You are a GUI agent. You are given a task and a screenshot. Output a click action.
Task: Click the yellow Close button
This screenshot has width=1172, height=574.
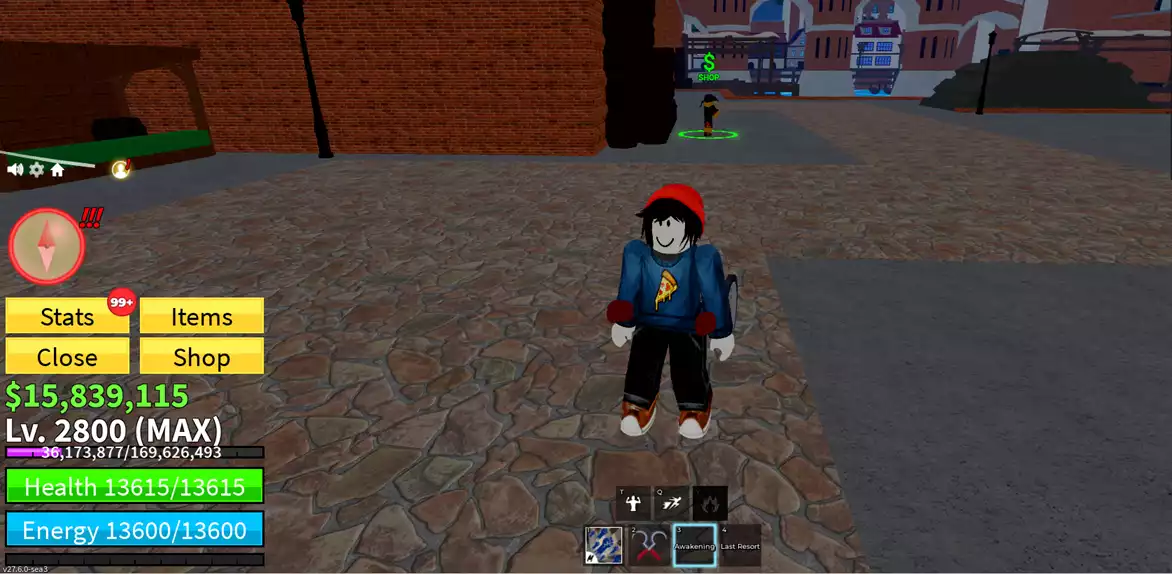(67, 357)
